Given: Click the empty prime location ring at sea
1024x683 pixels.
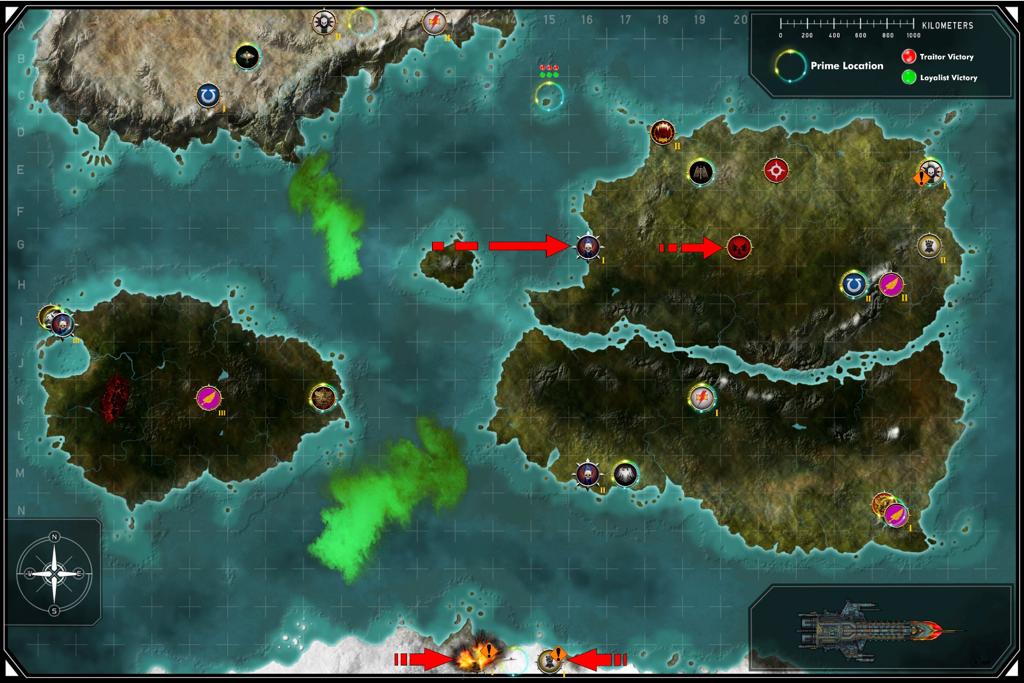Looking at the screenshot, I should (548, 96).
